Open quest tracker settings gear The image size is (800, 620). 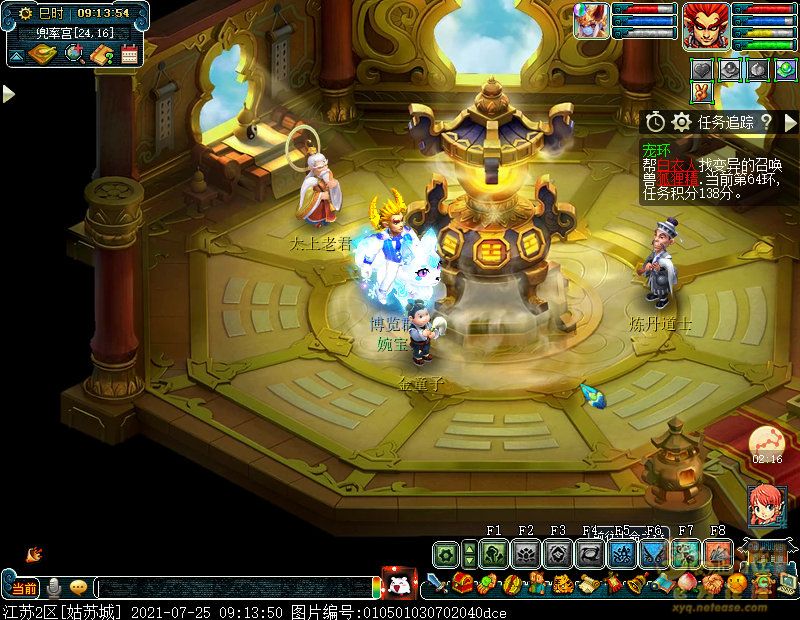click(x=681, y=122)
